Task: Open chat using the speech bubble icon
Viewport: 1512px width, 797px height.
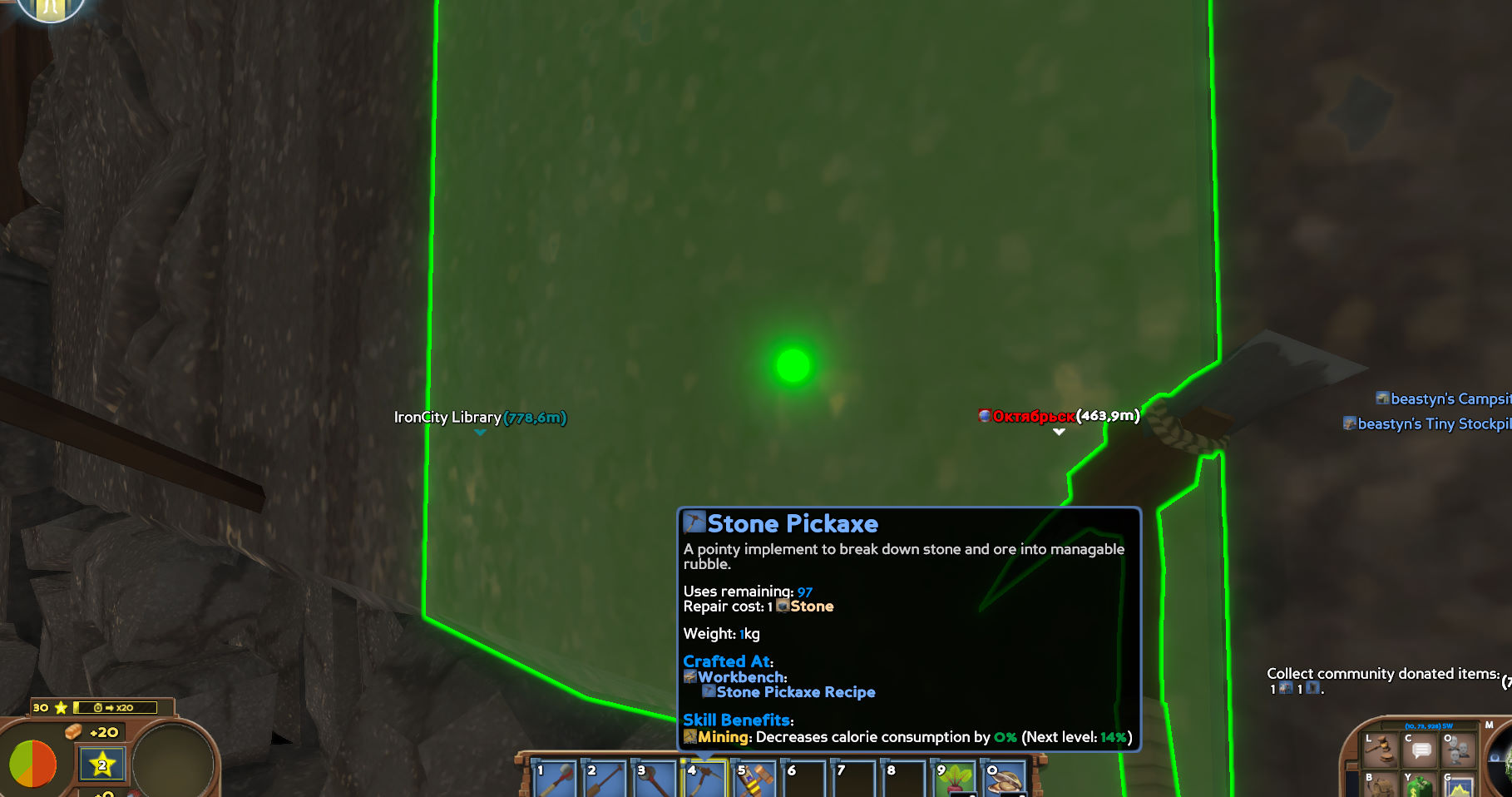Action: (x=1421, y=750)
